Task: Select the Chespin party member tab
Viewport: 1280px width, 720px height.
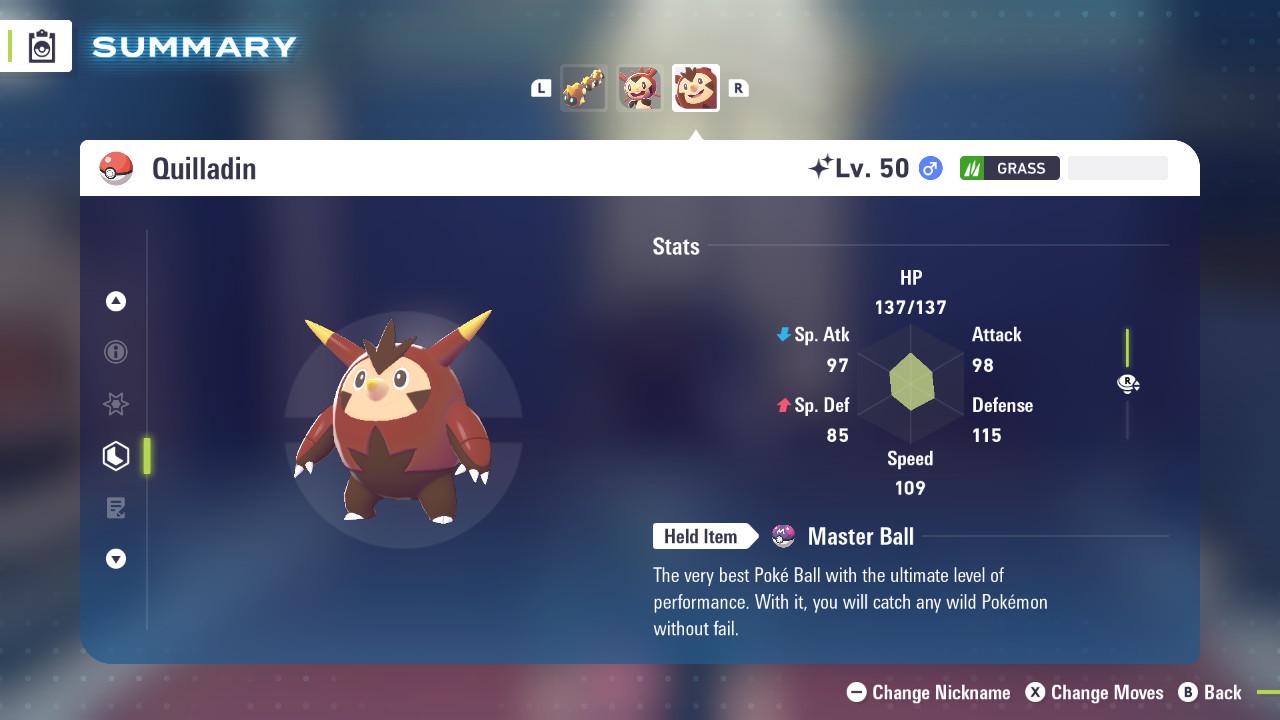Action: [640, 88]
